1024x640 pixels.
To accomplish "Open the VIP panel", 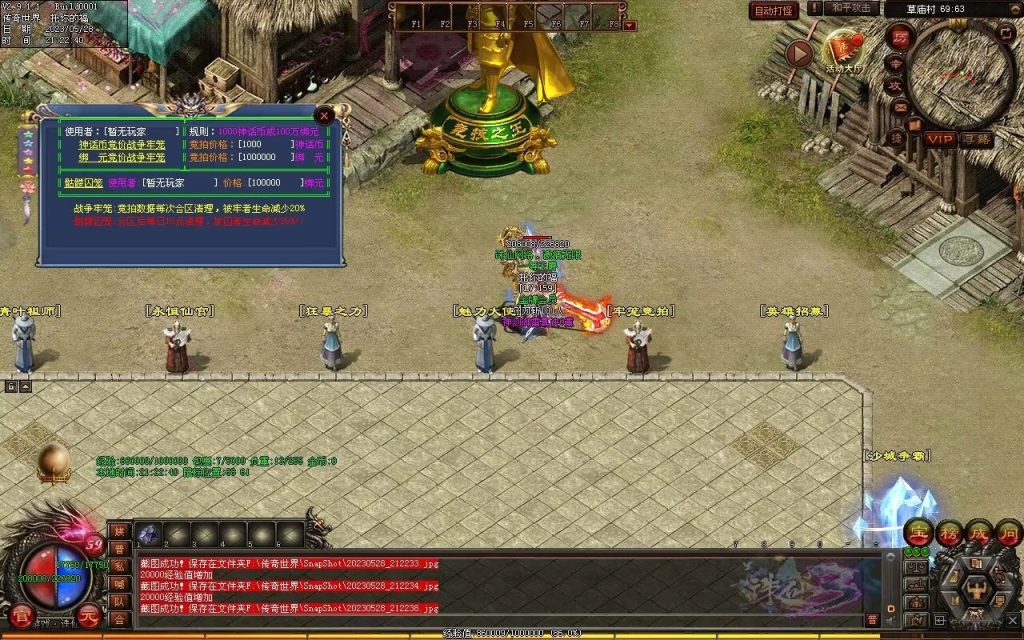I will tap(940, 139).
